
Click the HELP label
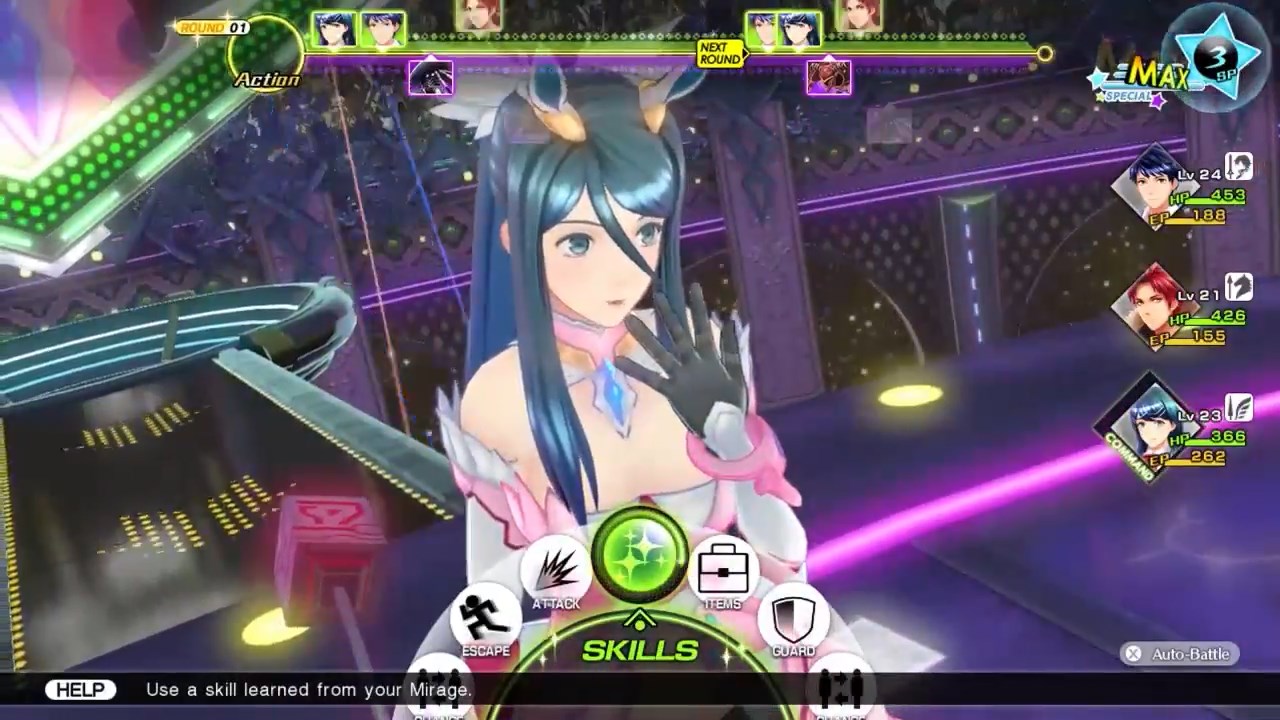pyautogui.click(x=80, y=689)
